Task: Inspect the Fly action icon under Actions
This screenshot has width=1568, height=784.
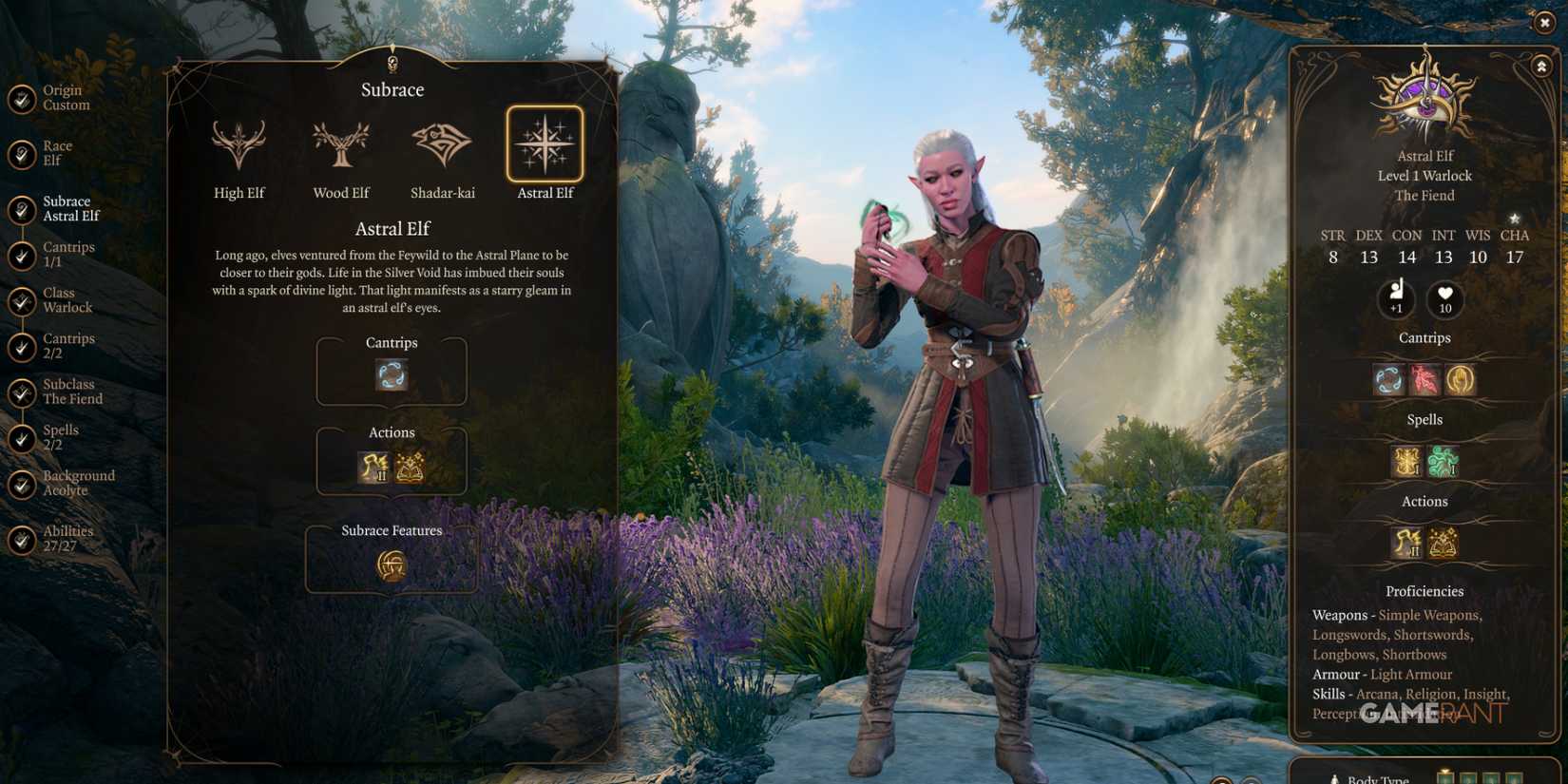Action: click(x=373, y=467)
